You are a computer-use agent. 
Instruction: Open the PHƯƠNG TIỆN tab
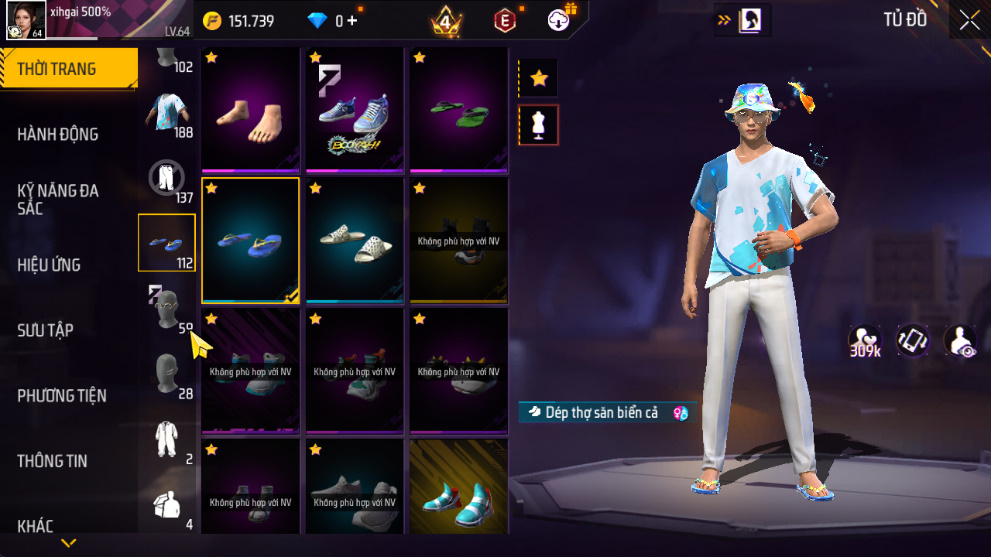62,396
